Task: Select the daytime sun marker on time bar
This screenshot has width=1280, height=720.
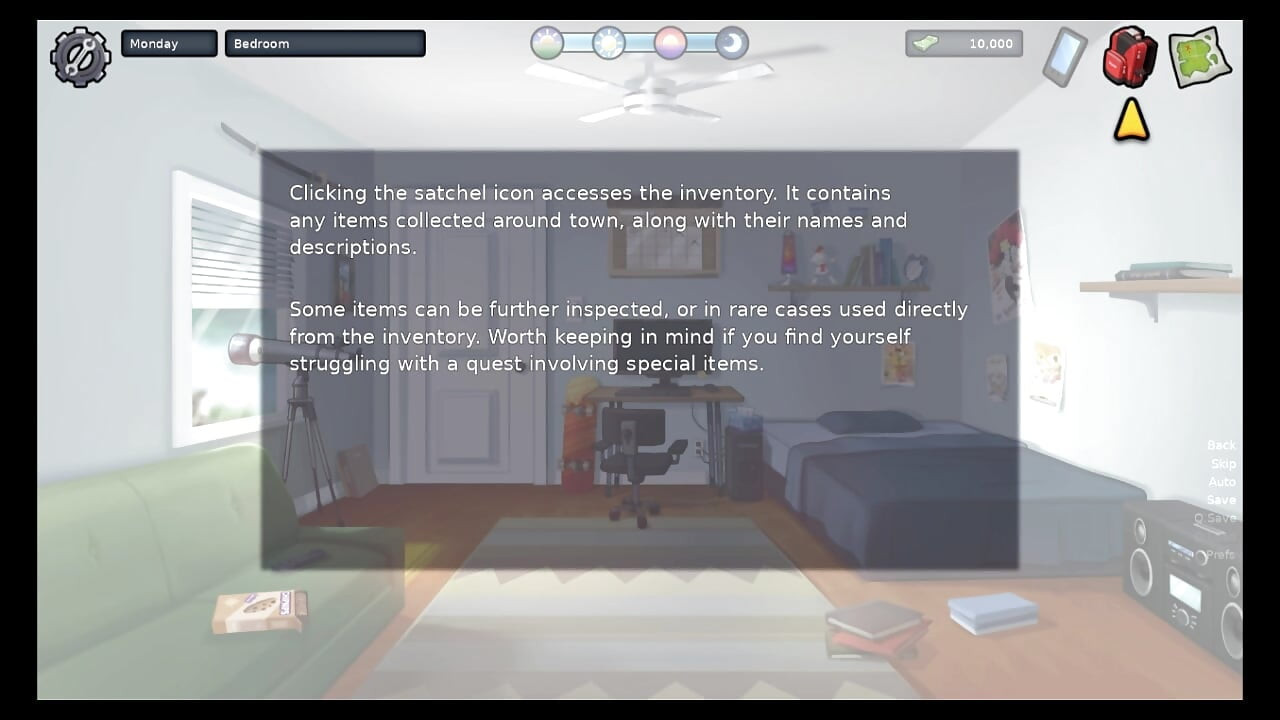Action: click(x=608, y=44)
